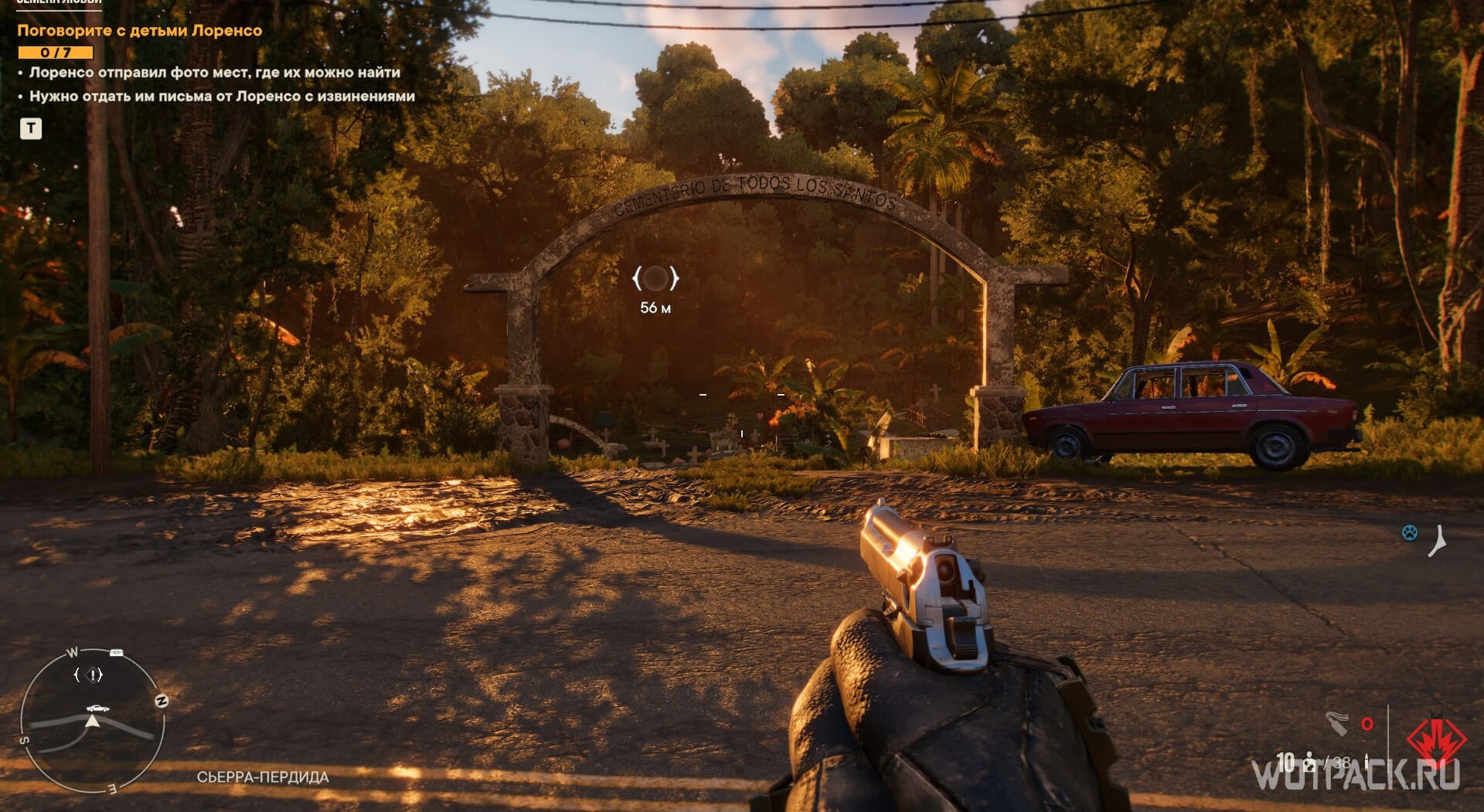1484x812 pixels.
Task: Open the Lorenzo's children quest tracker
Action: [139, 31]
